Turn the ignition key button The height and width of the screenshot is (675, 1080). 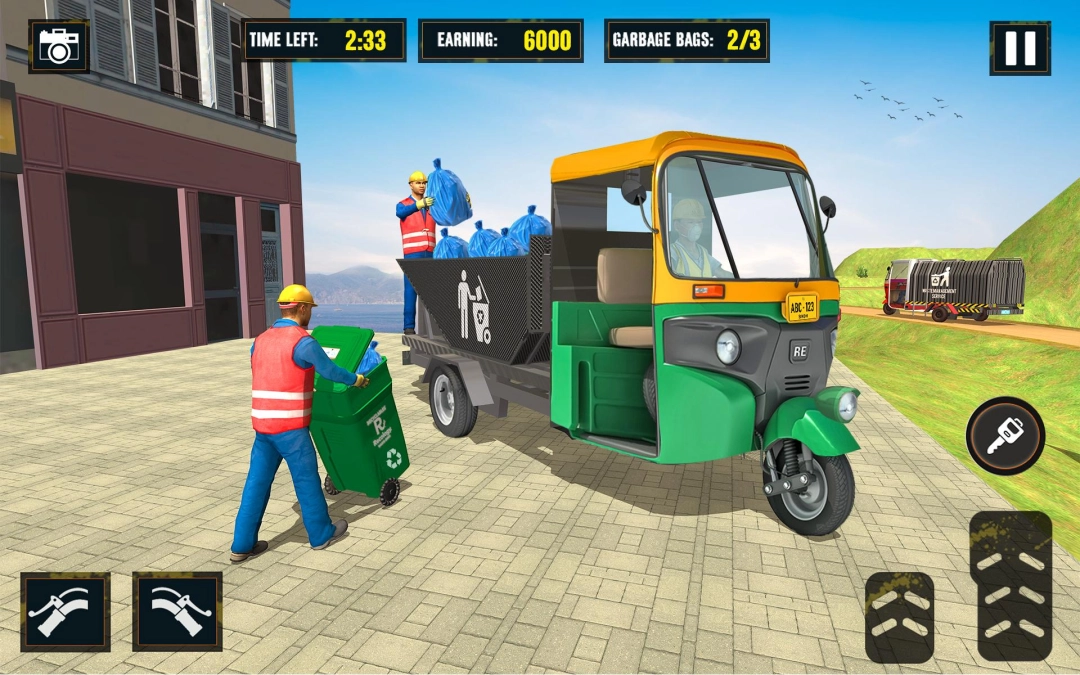[1005, 436]
